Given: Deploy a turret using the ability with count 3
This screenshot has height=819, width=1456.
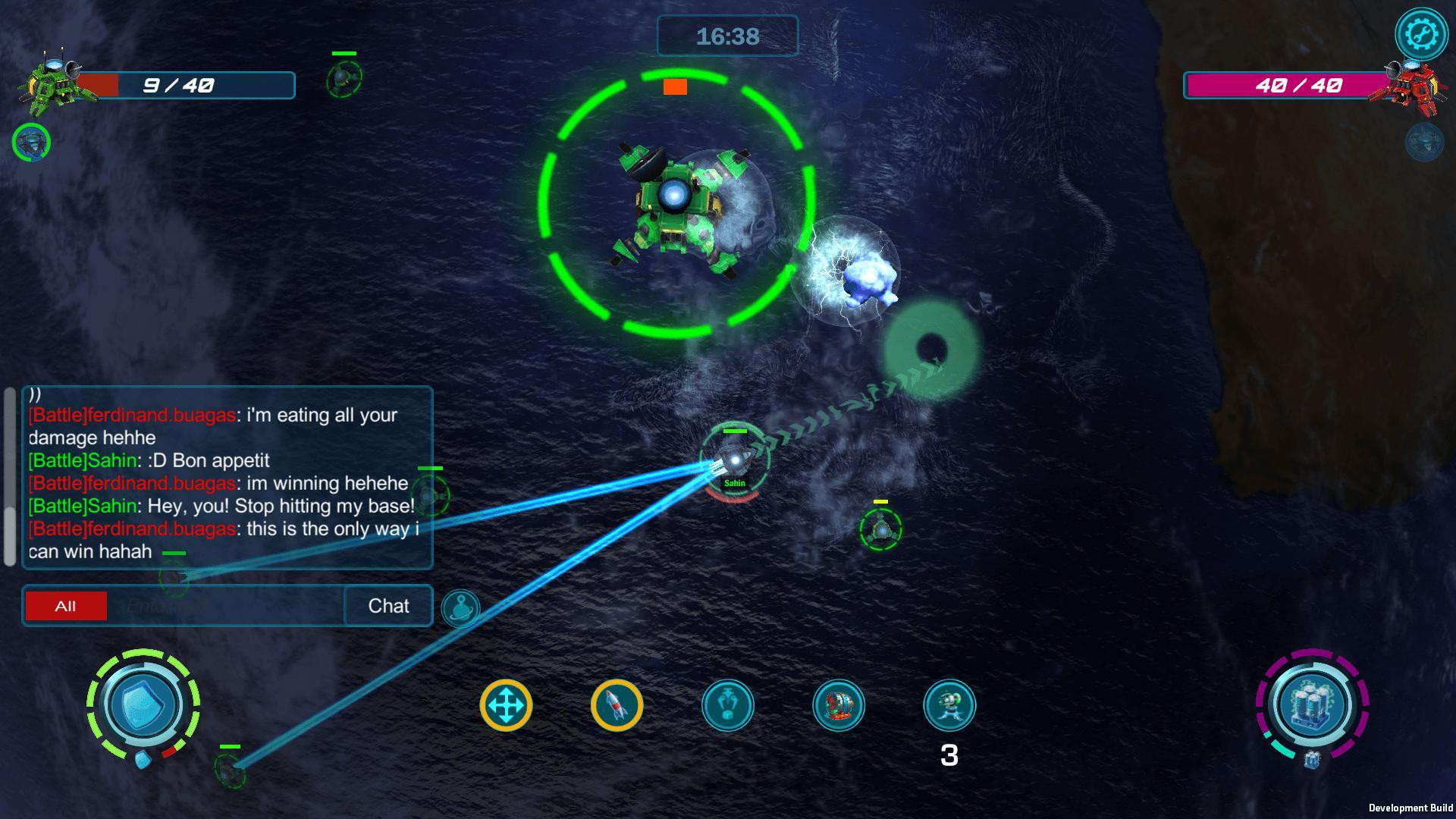Looking at the screenshot, I should 950,705.
